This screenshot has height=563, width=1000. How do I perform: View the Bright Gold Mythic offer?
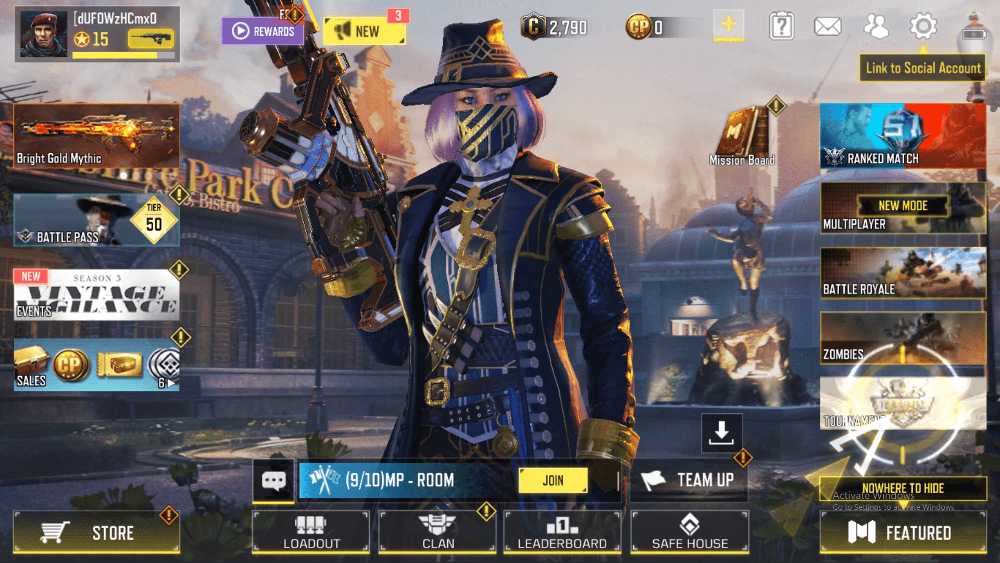[x=96, y=136]
